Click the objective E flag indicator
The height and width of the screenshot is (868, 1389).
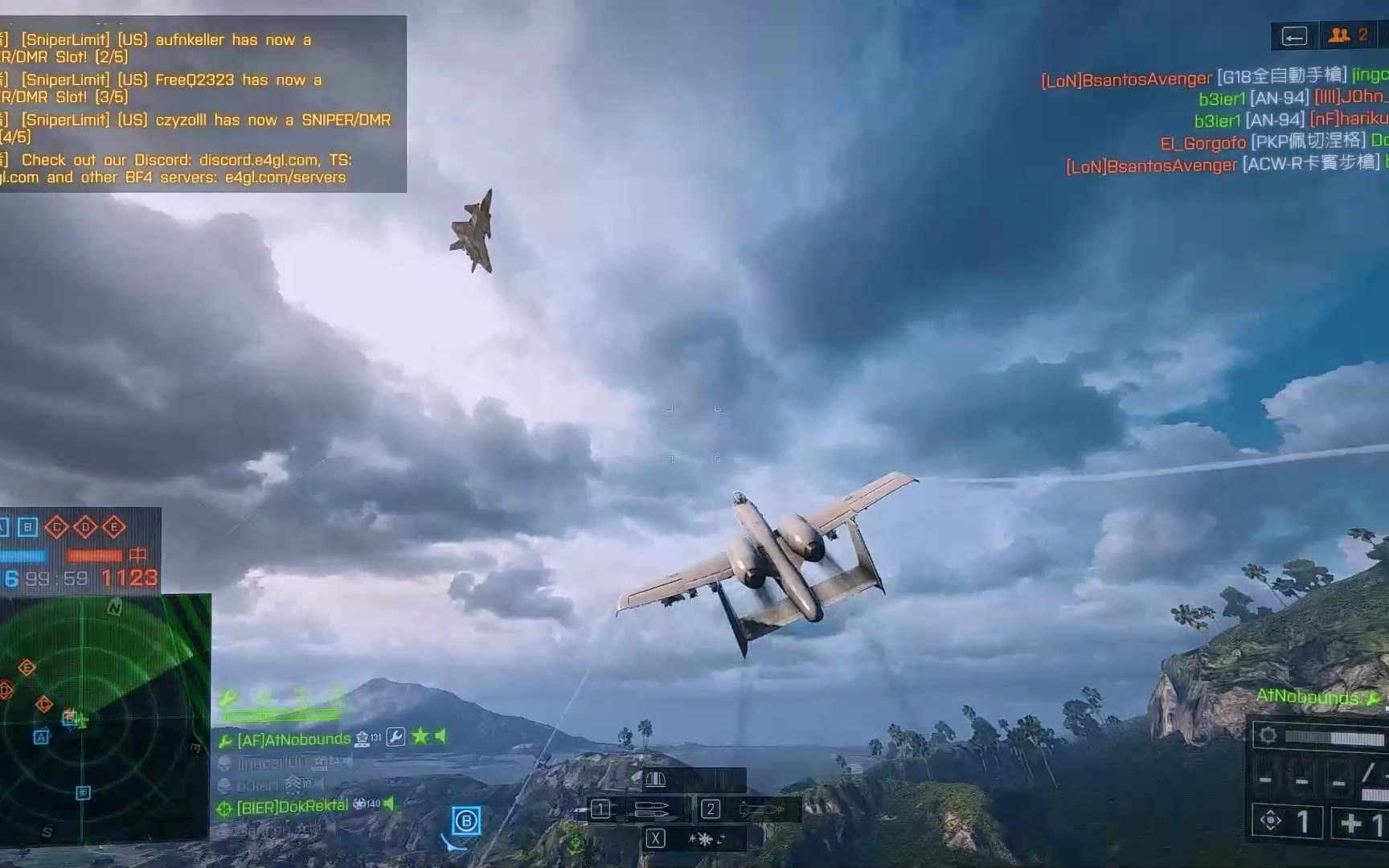click(114, 527)
